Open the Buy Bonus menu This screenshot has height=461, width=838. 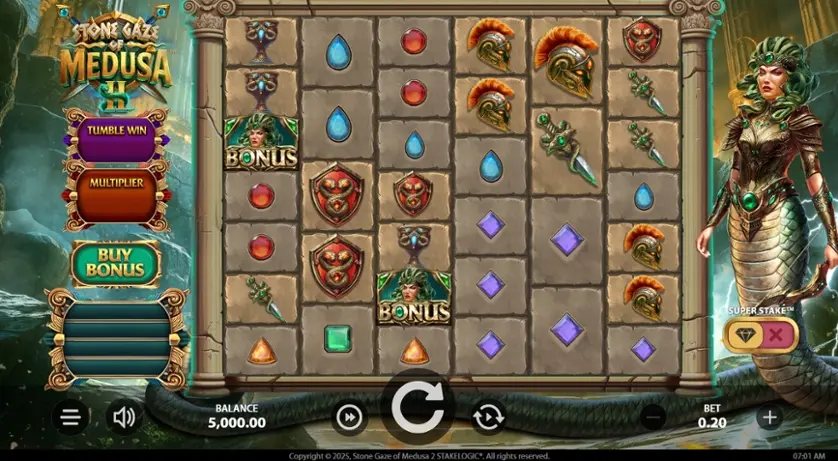click(116, 263)
